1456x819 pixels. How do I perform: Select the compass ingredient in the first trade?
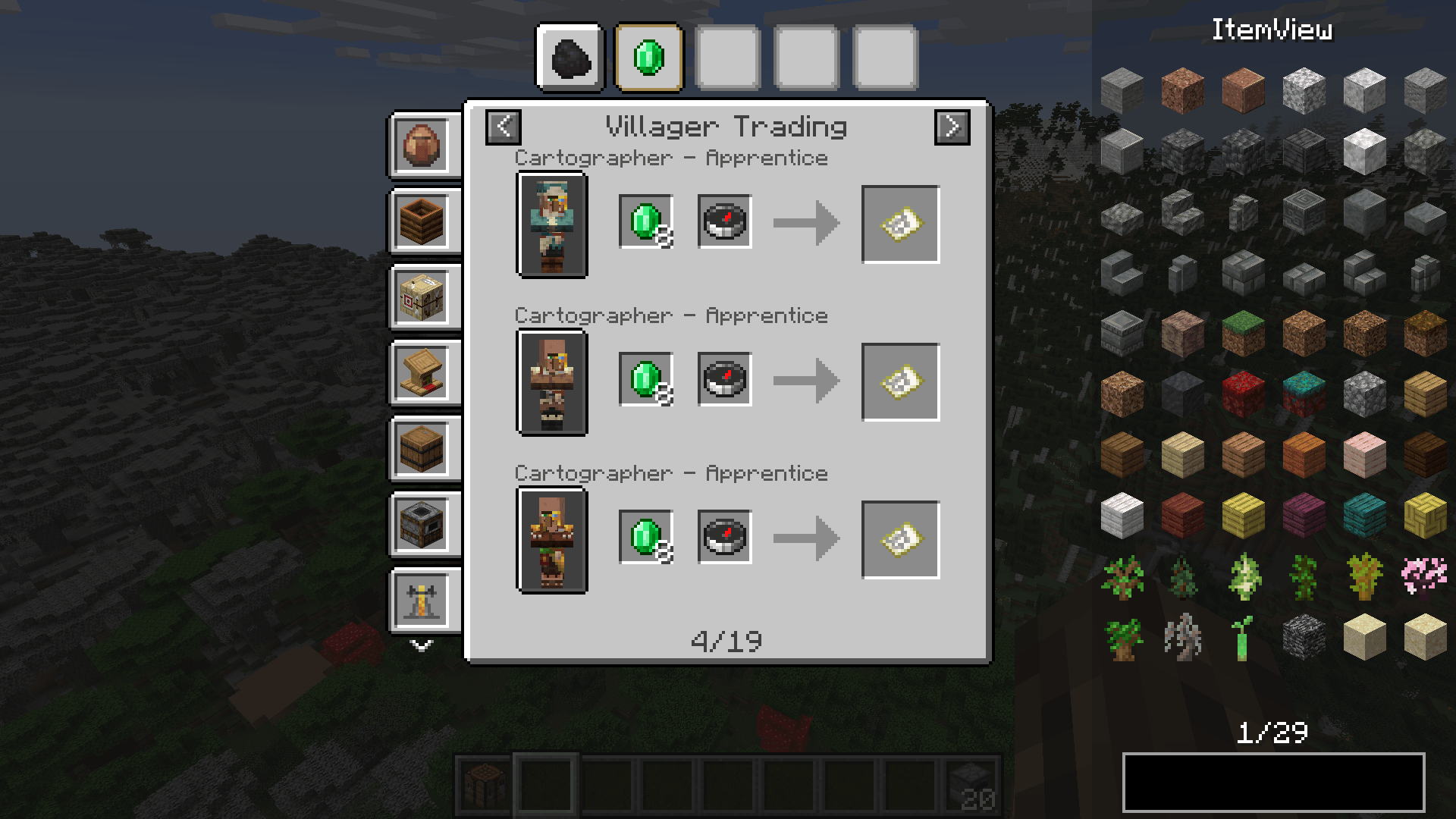[723, 222]
